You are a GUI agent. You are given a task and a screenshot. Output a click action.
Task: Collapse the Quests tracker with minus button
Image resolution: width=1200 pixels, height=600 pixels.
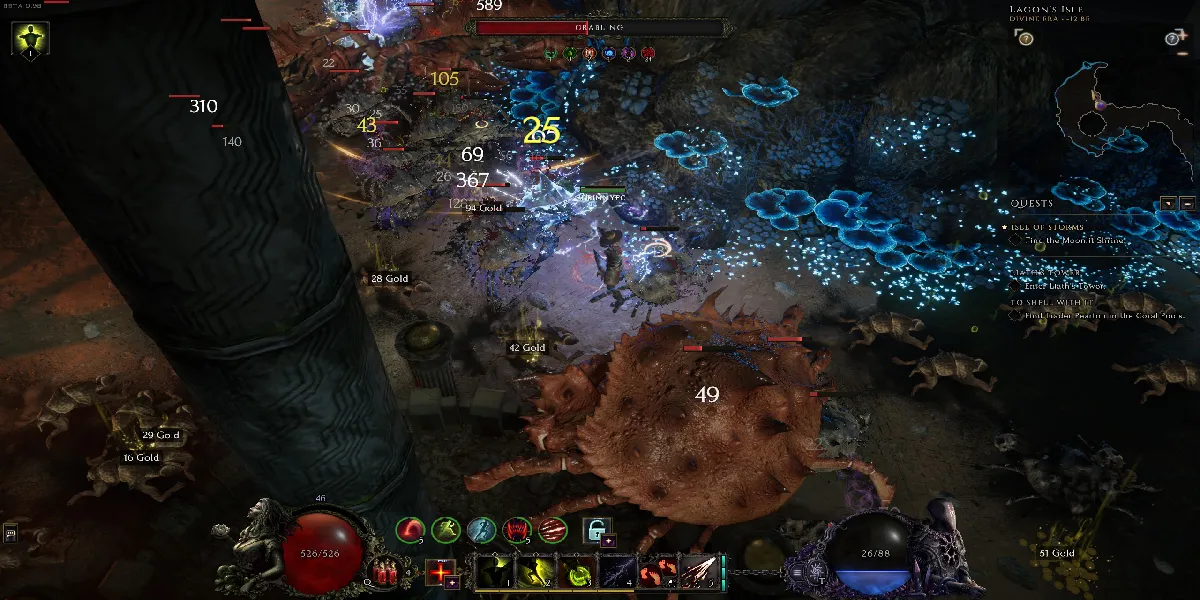point(1187,203)
